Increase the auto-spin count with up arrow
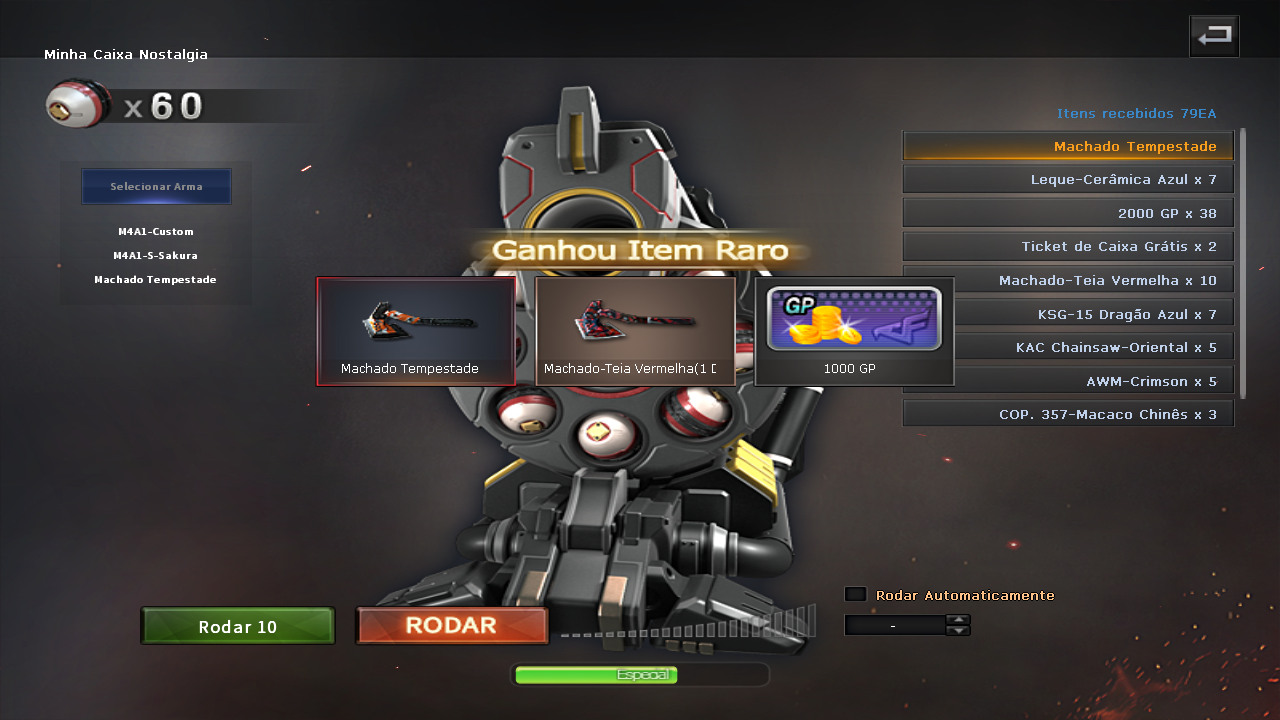Image resolution: width=1280 pixels, height=720 pixels. coord(958,620)
